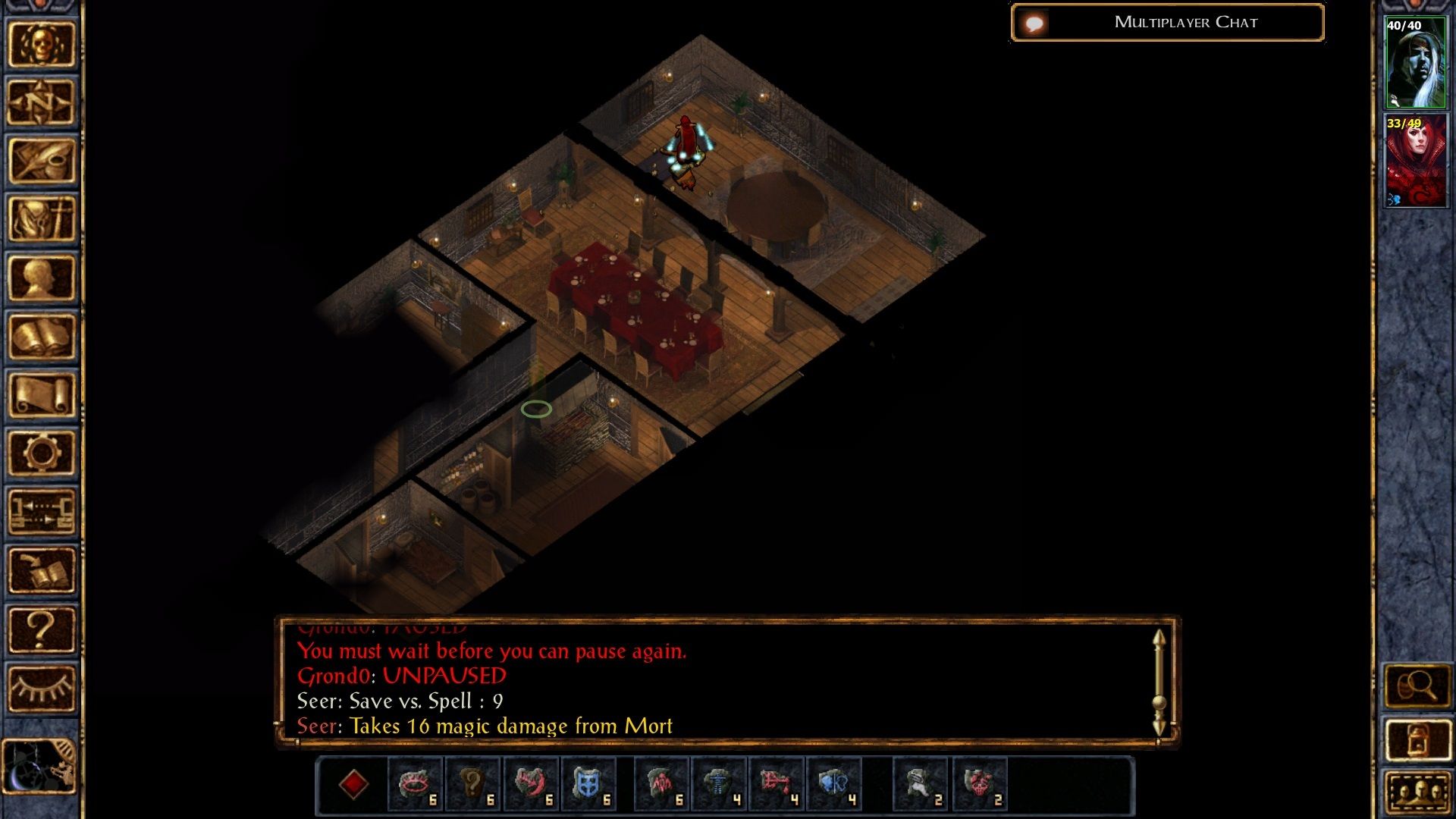Viewport: 1456px width, 819px height.
Task: Open the Multiplayer Chat panel
Action: [1167, 23]
